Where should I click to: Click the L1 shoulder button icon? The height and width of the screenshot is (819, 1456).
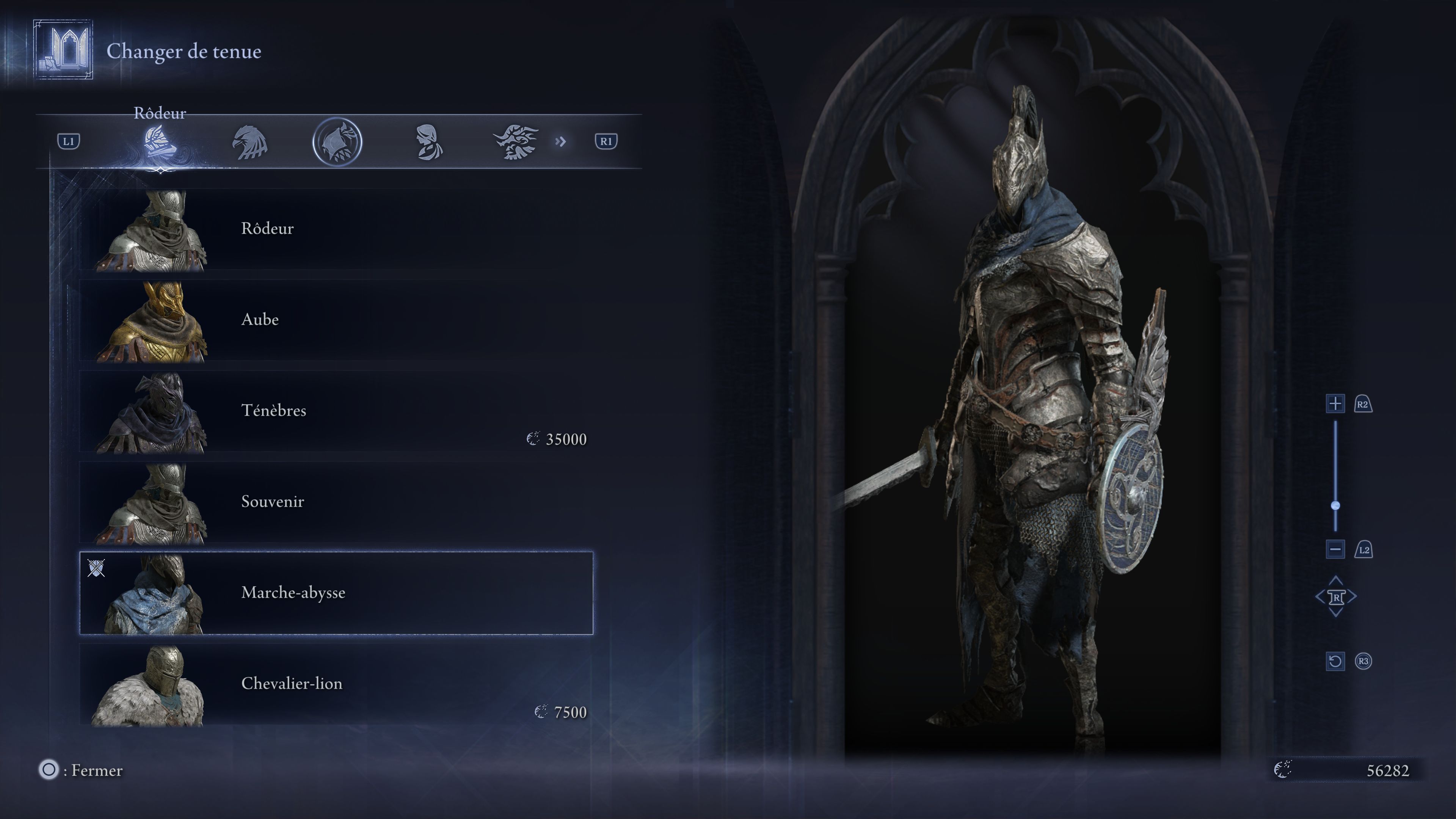pyautogui.click(x=69, y=141)
